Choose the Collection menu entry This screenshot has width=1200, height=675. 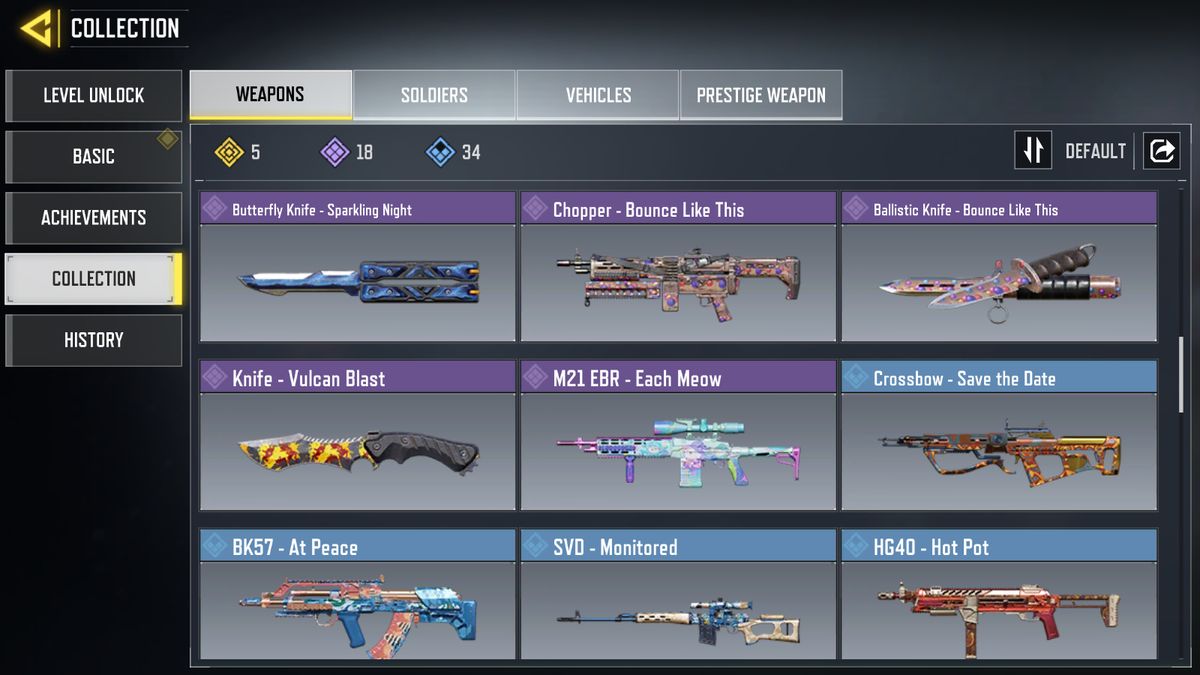tap(94, 279)
